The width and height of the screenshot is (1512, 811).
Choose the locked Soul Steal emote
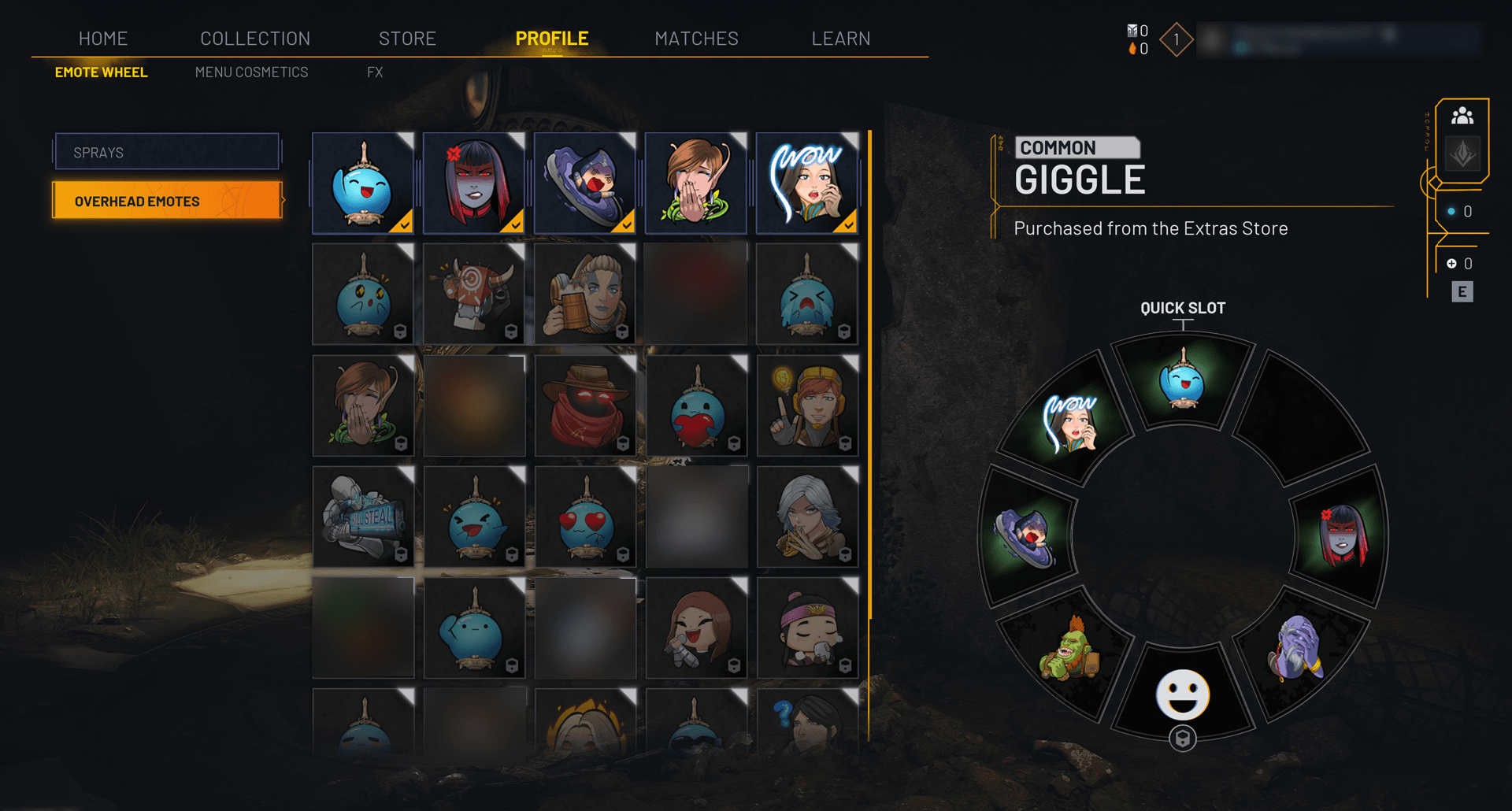(x=363, y=517)
